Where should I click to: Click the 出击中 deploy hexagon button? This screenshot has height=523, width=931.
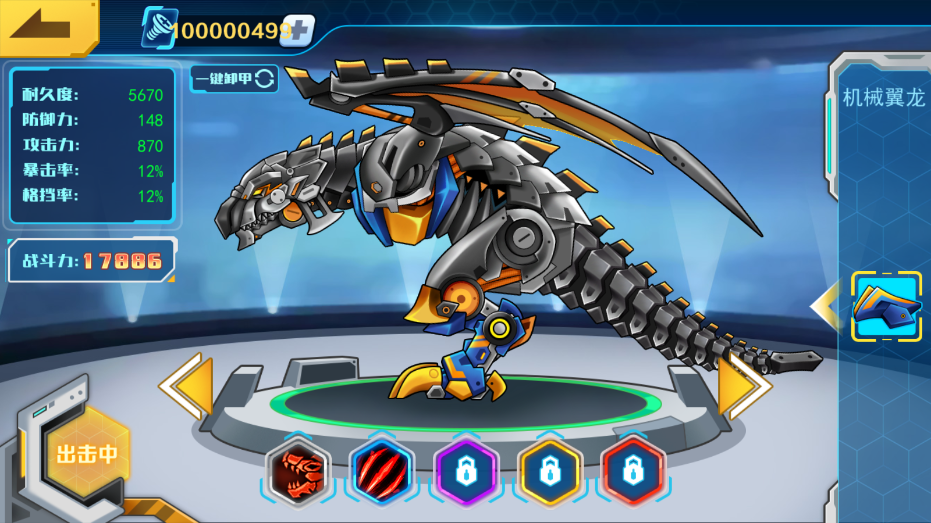87,454
